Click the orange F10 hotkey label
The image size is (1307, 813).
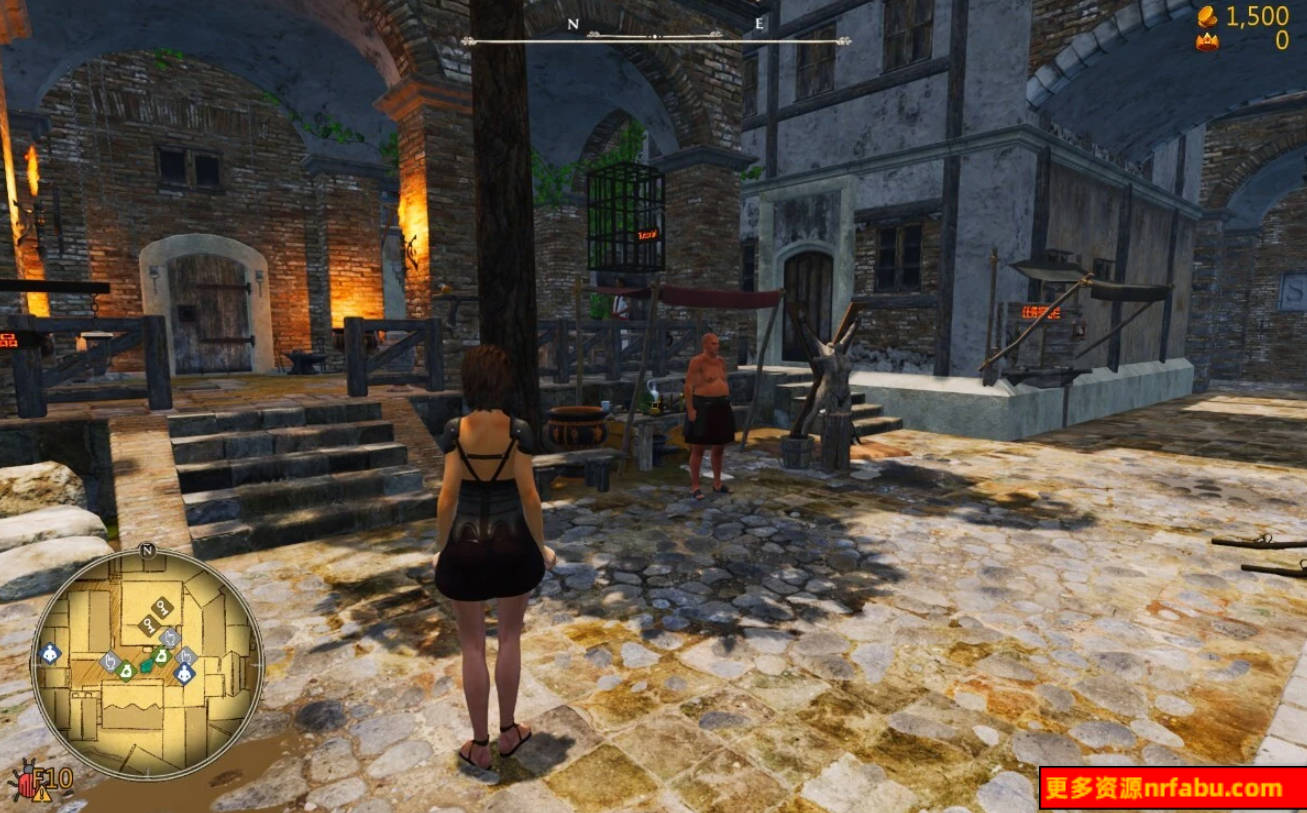[x=53, y=776]
